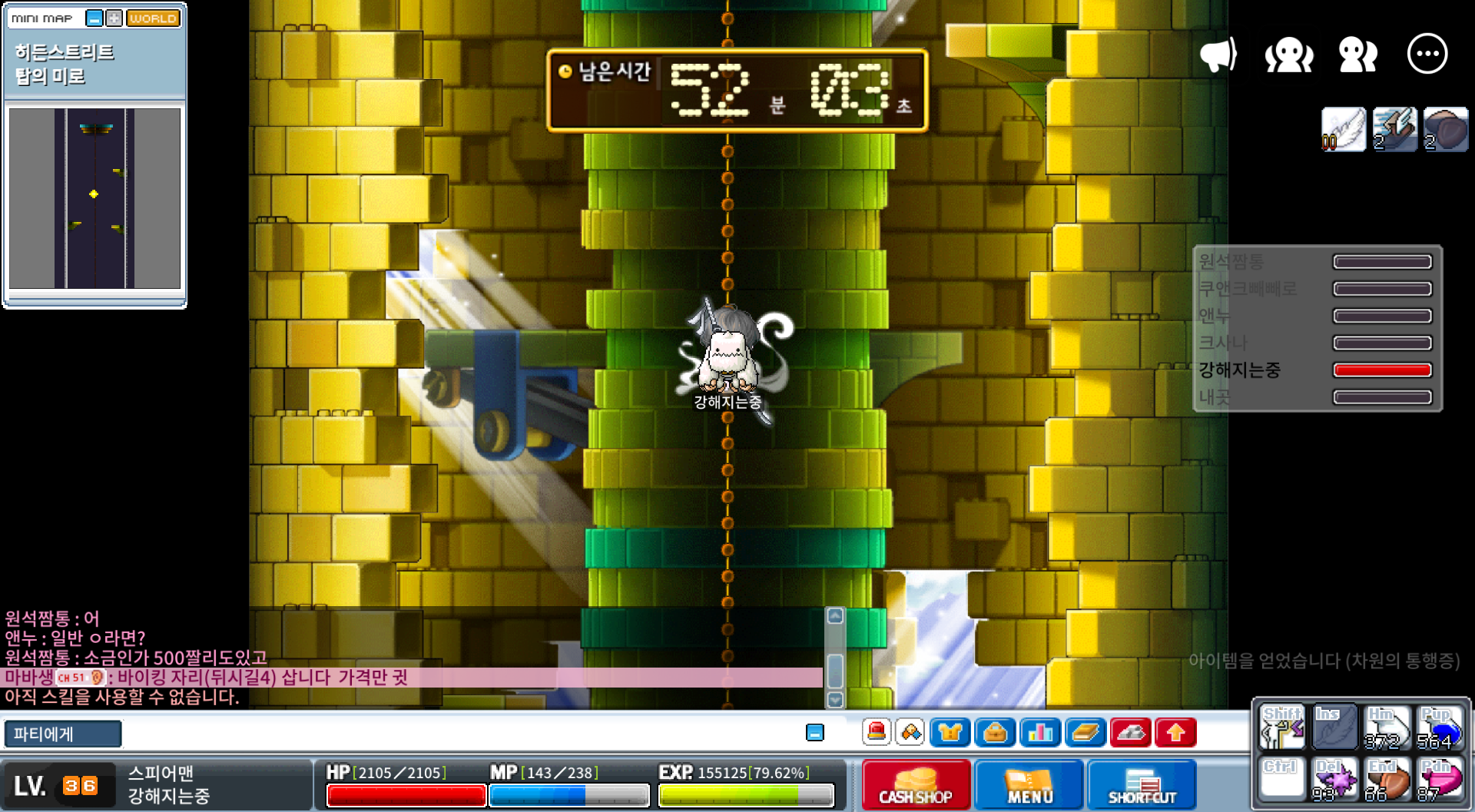Open the main MENU button
This screenshot has height=812, width=1475.
tap(1029, 785)
